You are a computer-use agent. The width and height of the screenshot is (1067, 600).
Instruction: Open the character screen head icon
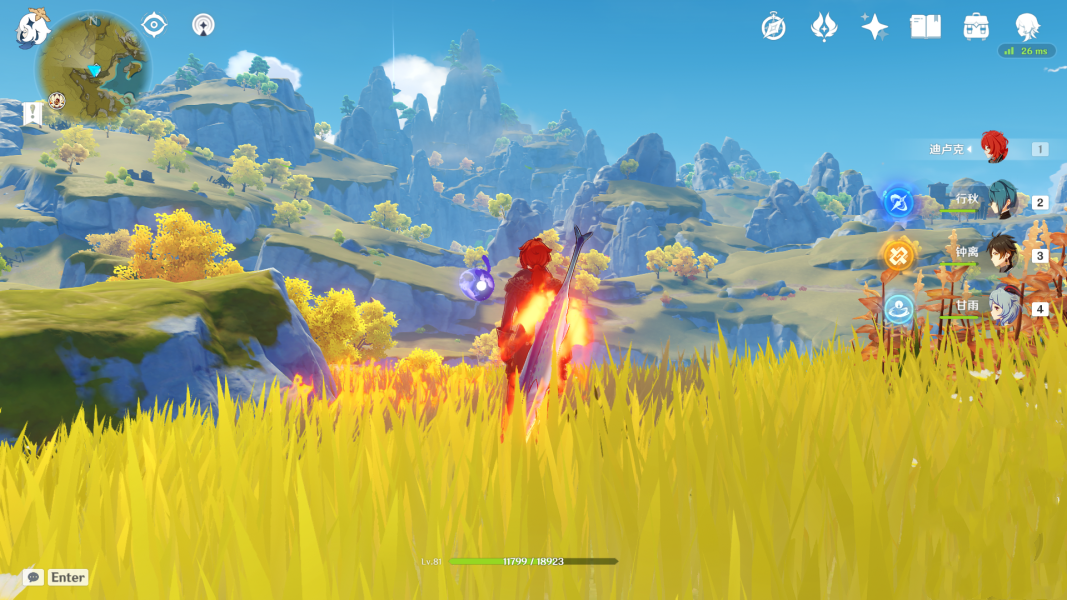pos(1027,25)
